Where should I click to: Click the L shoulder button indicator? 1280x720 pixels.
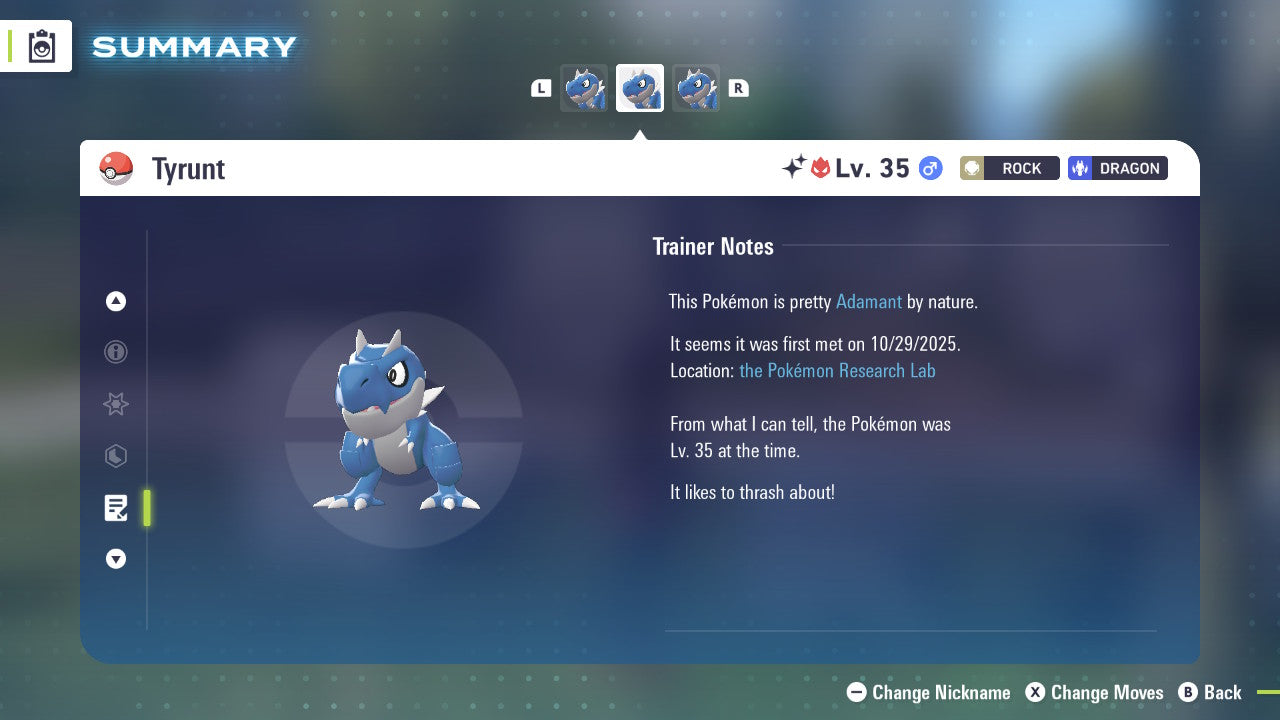click(540, 87)
